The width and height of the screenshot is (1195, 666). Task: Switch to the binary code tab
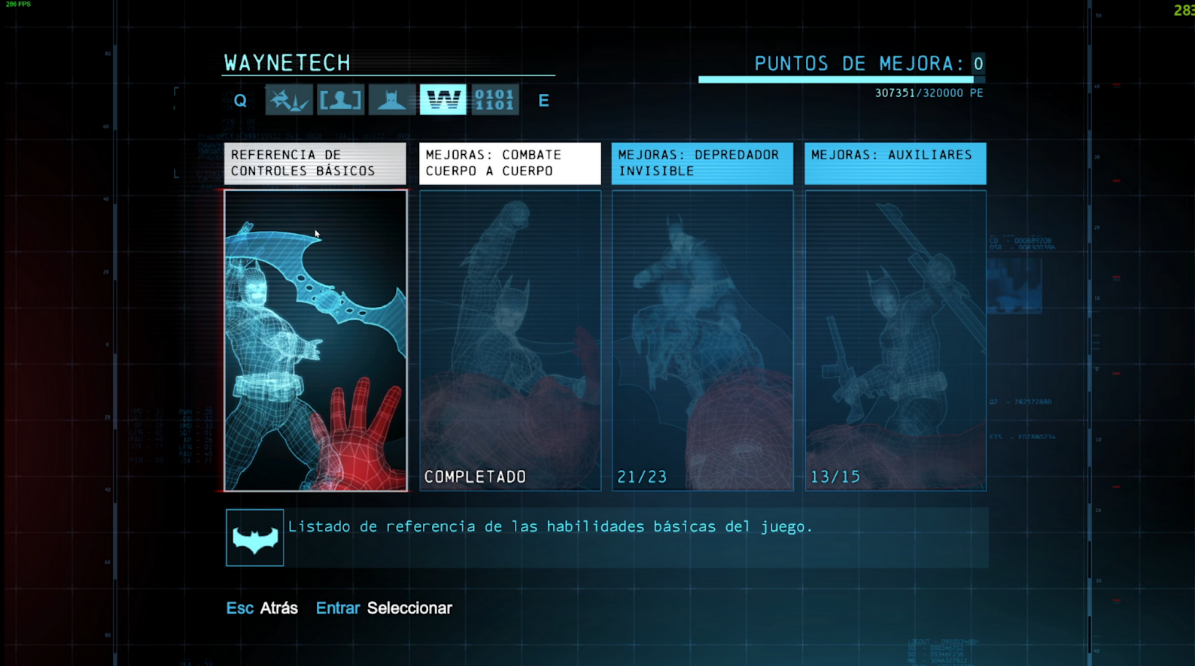point(494,100)
